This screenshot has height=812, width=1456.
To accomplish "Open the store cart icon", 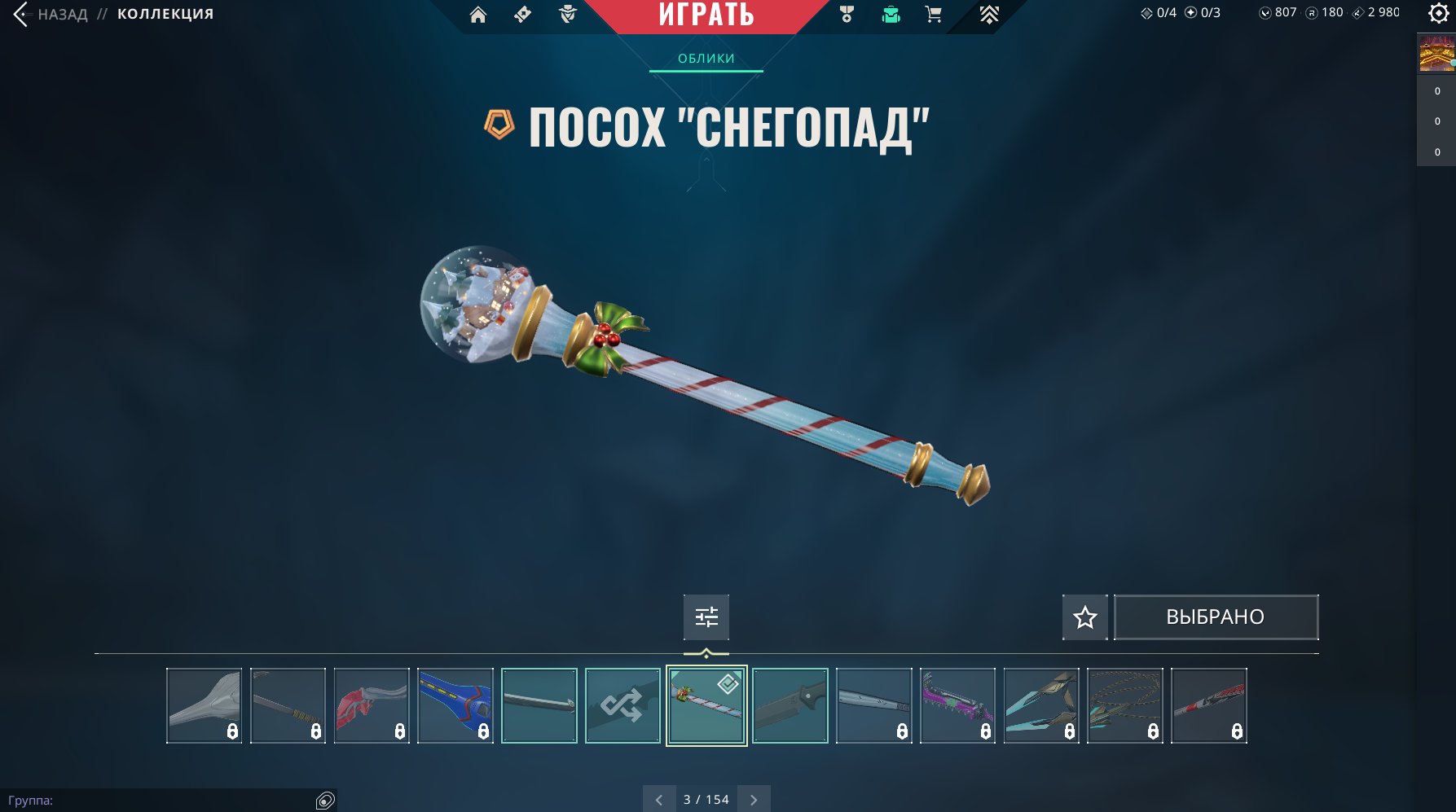I will click(934, 14).
